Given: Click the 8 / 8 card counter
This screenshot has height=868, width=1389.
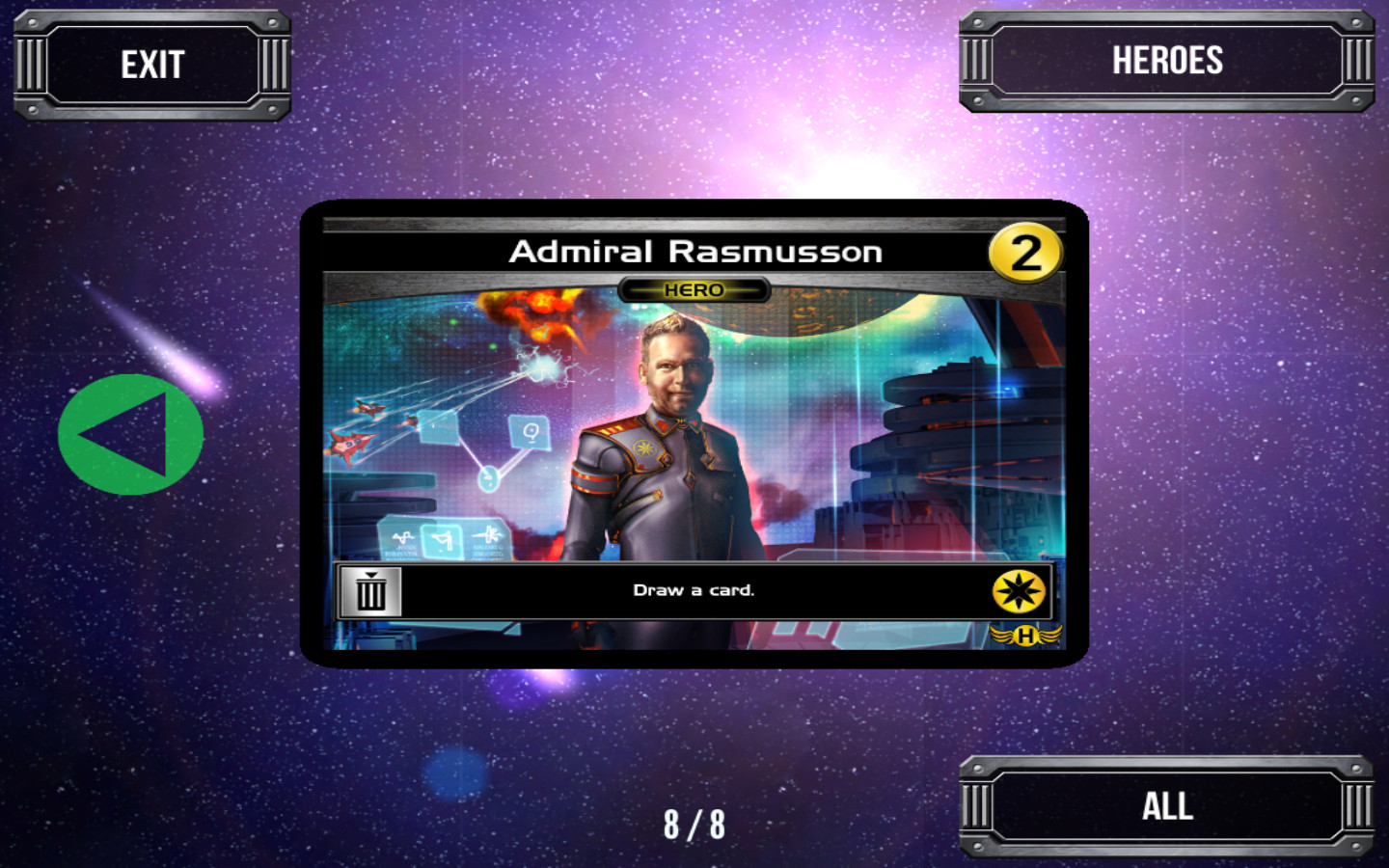Looking at the screenshot, I should [696, 825].
